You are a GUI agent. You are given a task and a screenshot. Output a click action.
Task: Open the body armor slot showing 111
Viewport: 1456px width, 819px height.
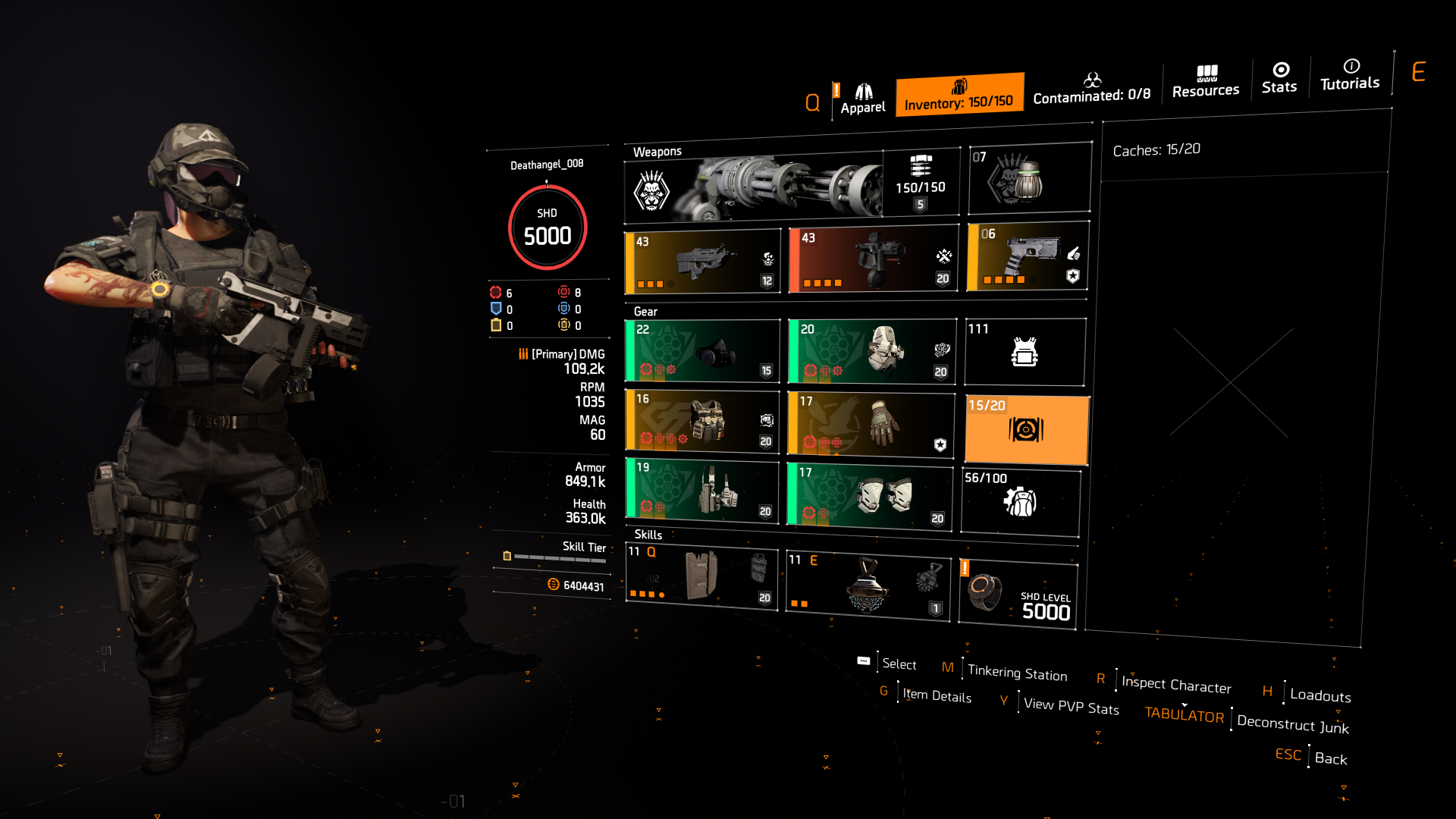tap(1025, 351)
